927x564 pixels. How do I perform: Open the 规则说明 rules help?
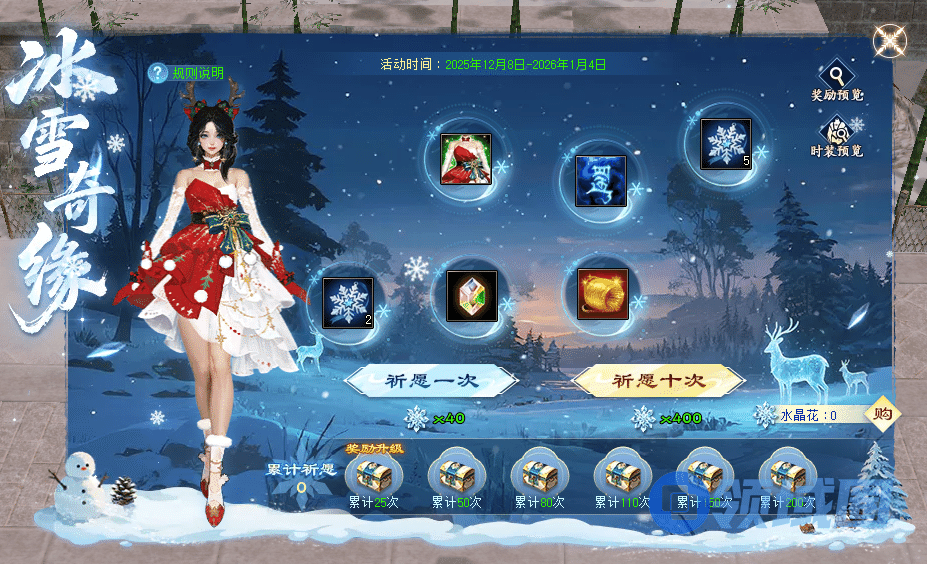pos(187,73)
